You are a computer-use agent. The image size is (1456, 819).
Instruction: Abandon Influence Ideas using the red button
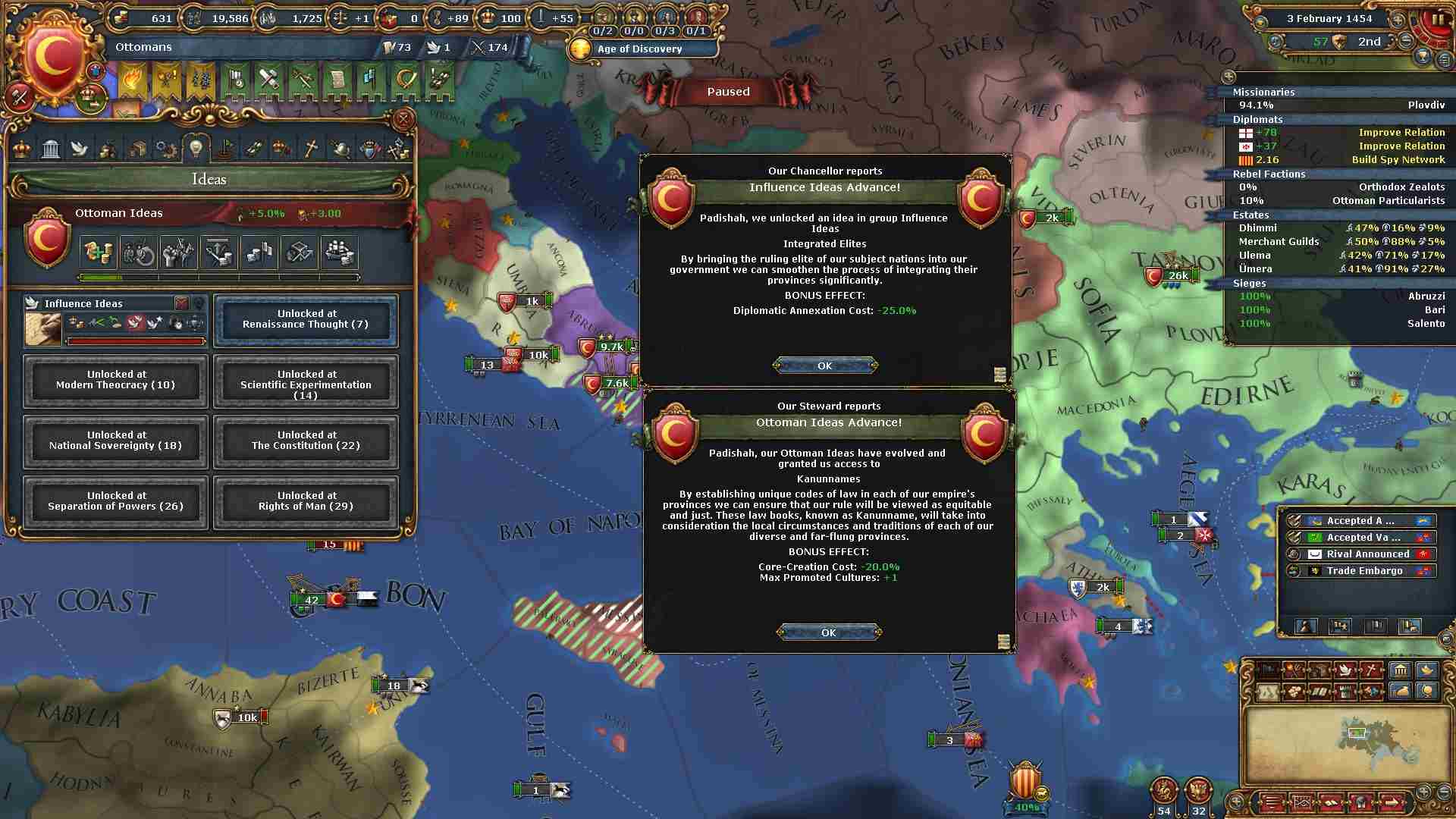pyautogui.click(x=181, y=303)
